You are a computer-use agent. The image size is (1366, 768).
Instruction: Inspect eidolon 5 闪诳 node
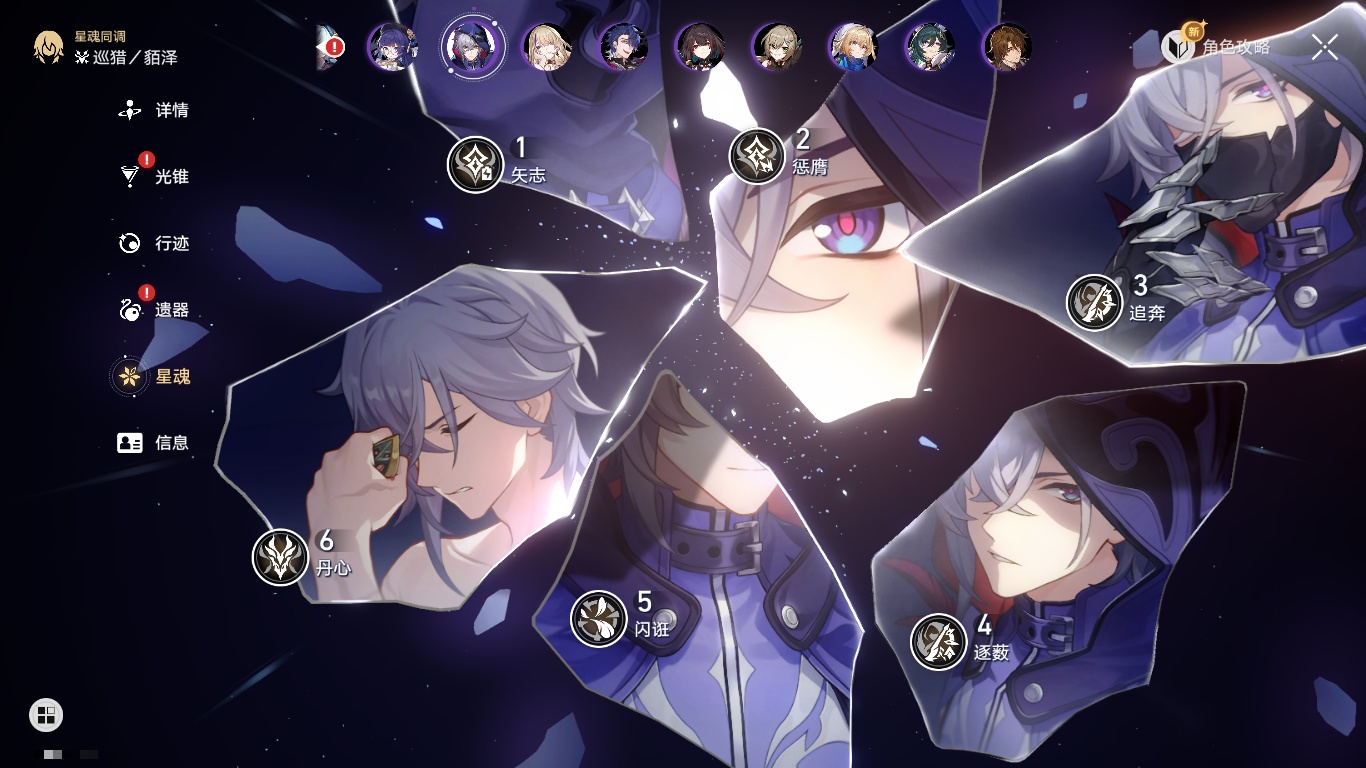point(599,618)
